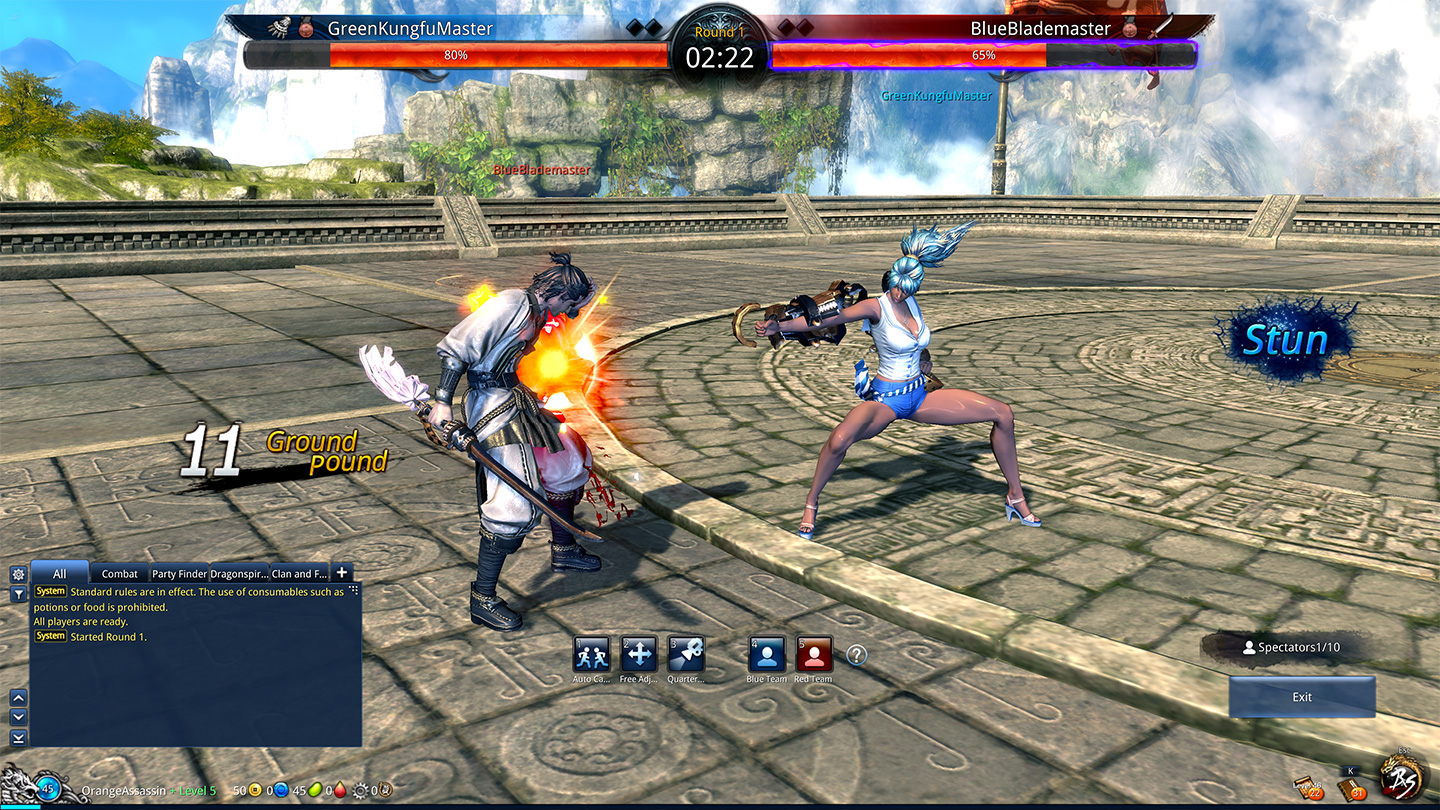Jump chat to the latest message
Viewport: 1440px width, 810px height.
pos(18,738)
